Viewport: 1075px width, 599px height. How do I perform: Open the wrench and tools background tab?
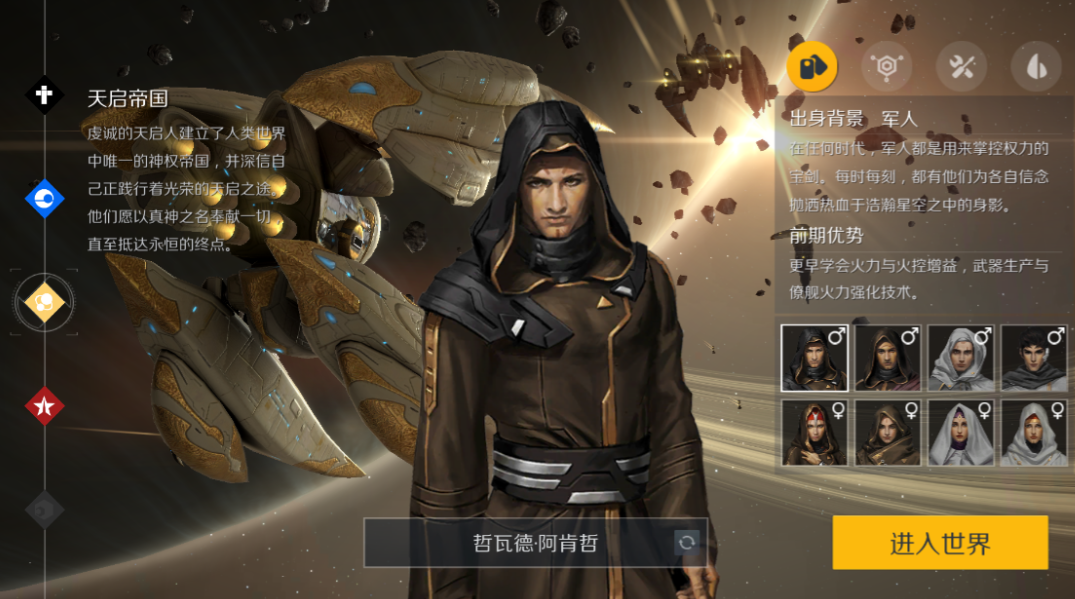961,67
